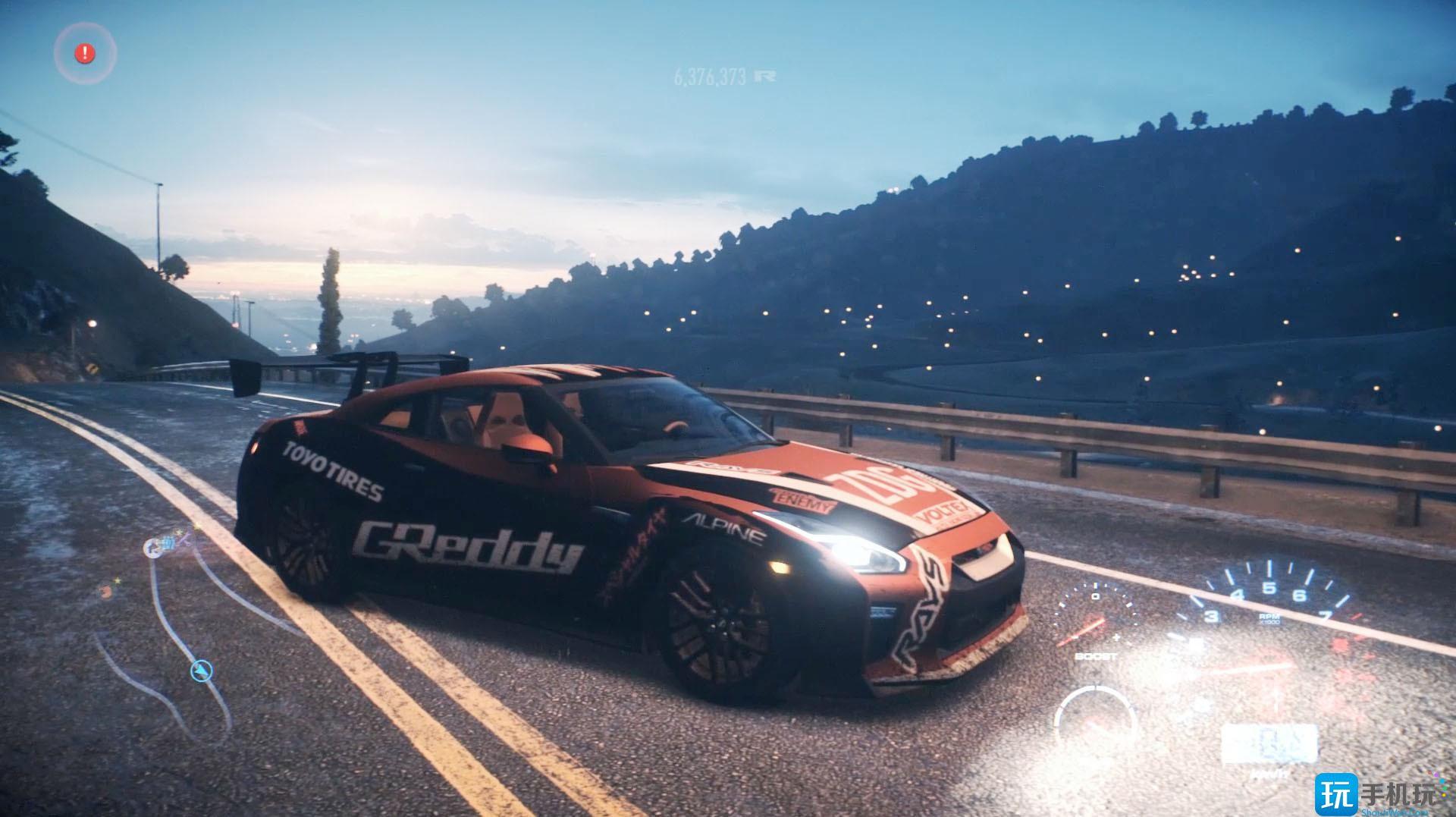Select the cyan player arrow on minimap
The width and height of the screenshot is (1456, 817).
[201, 671]
